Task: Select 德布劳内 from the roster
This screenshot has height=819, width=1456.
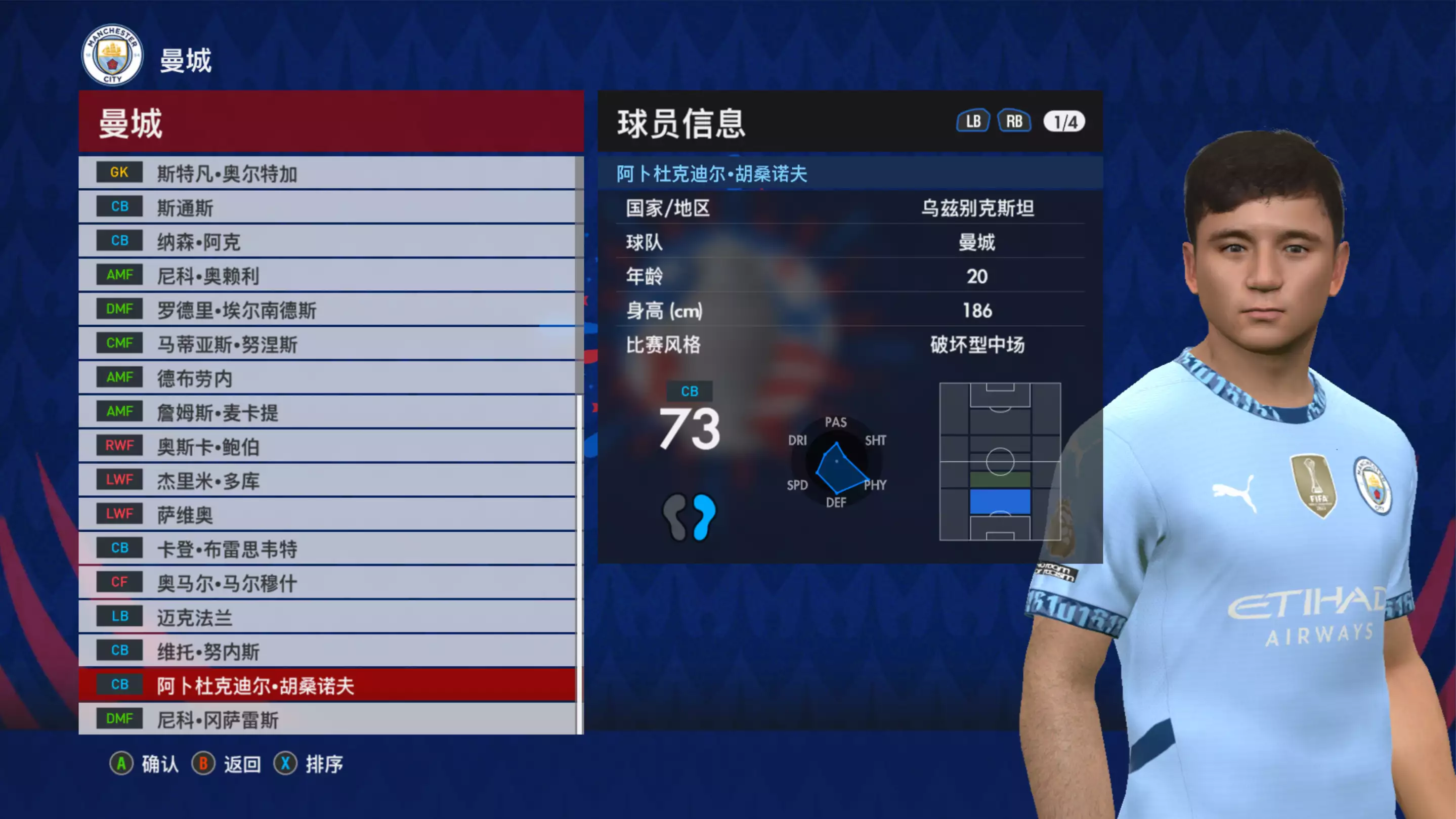Action: pyautogui.click(x=328, y=378)
